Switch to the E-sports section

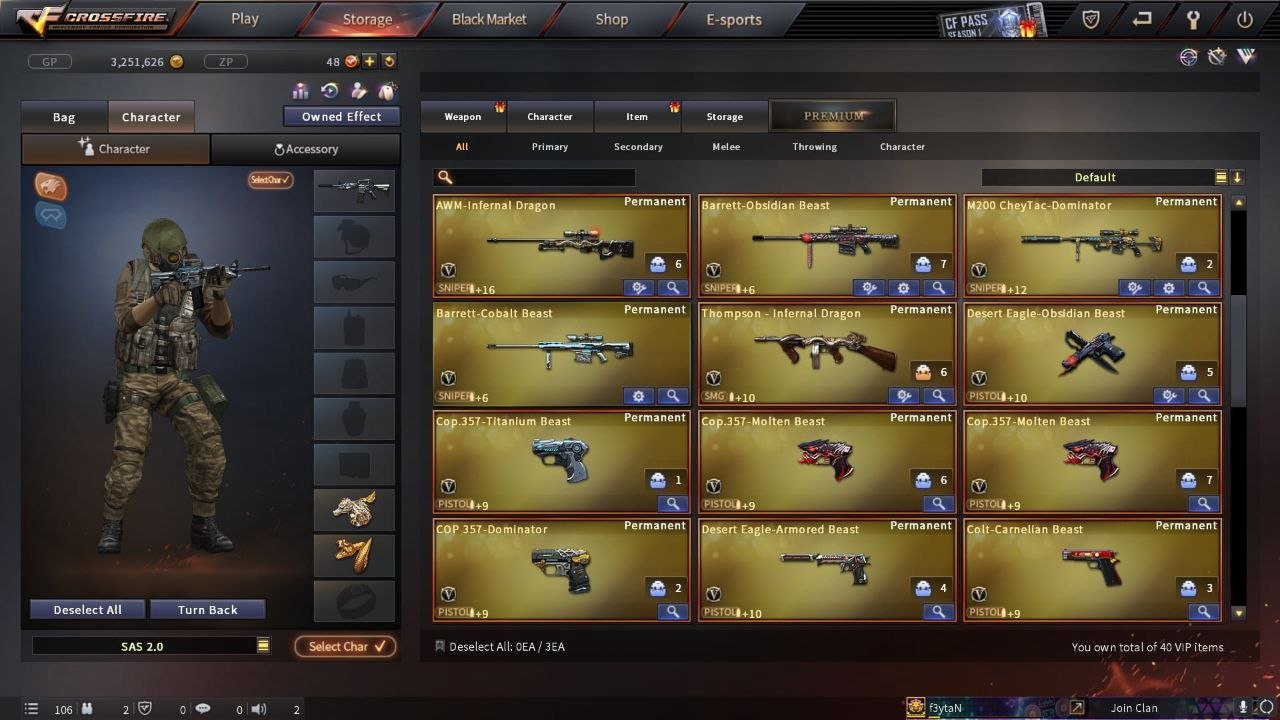(733, 19)
